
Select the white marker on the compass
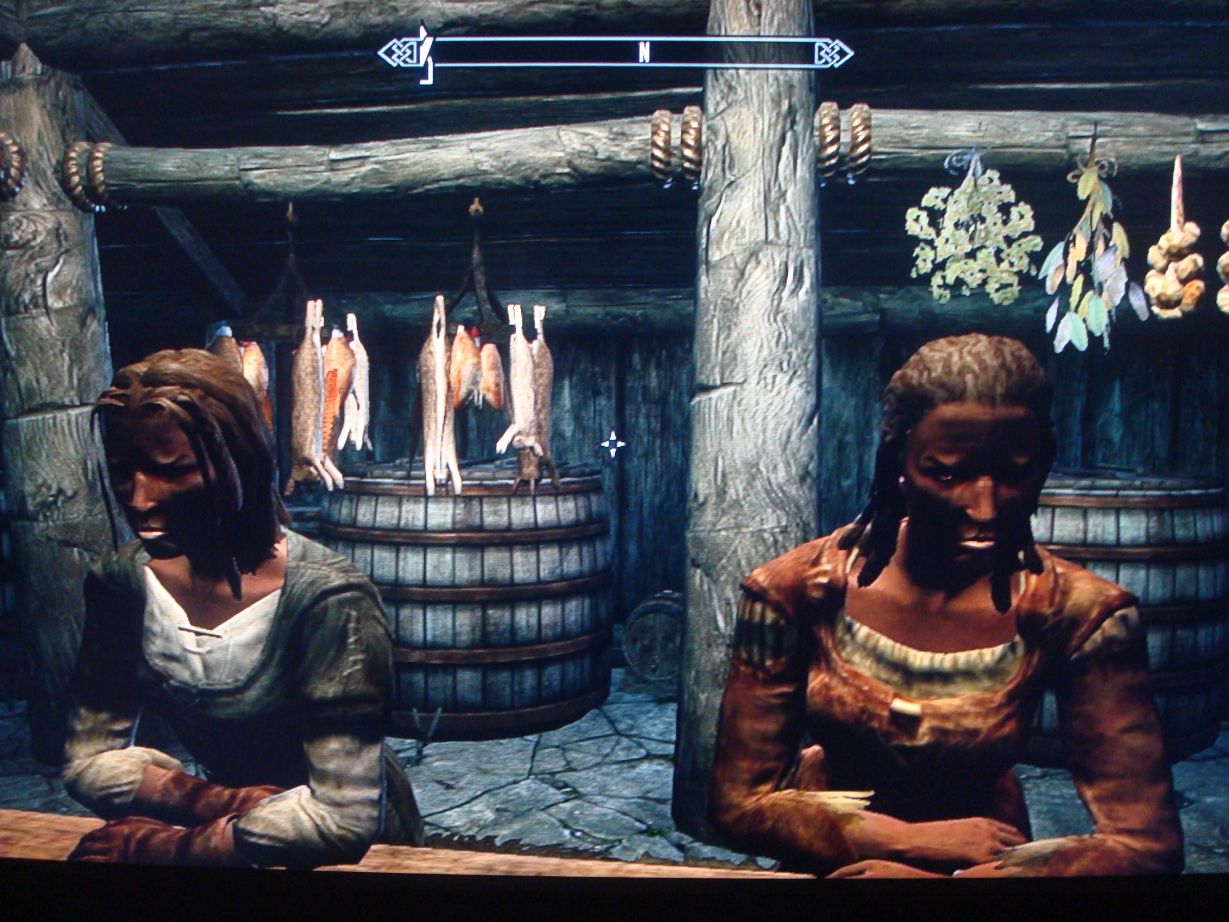426,50
